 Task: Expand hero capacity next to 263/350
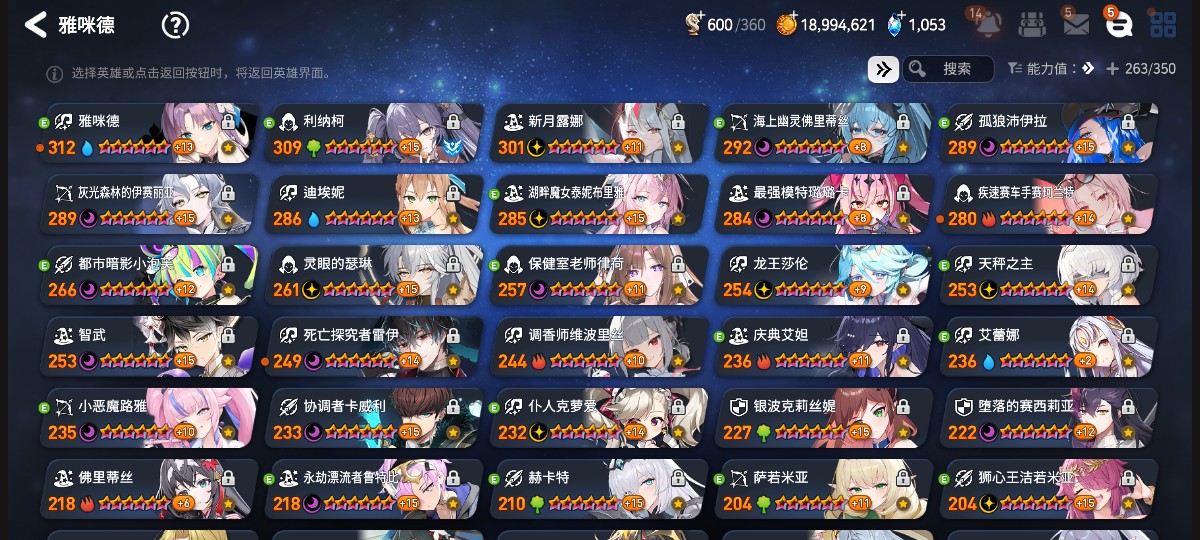(x=1112, y=69)
